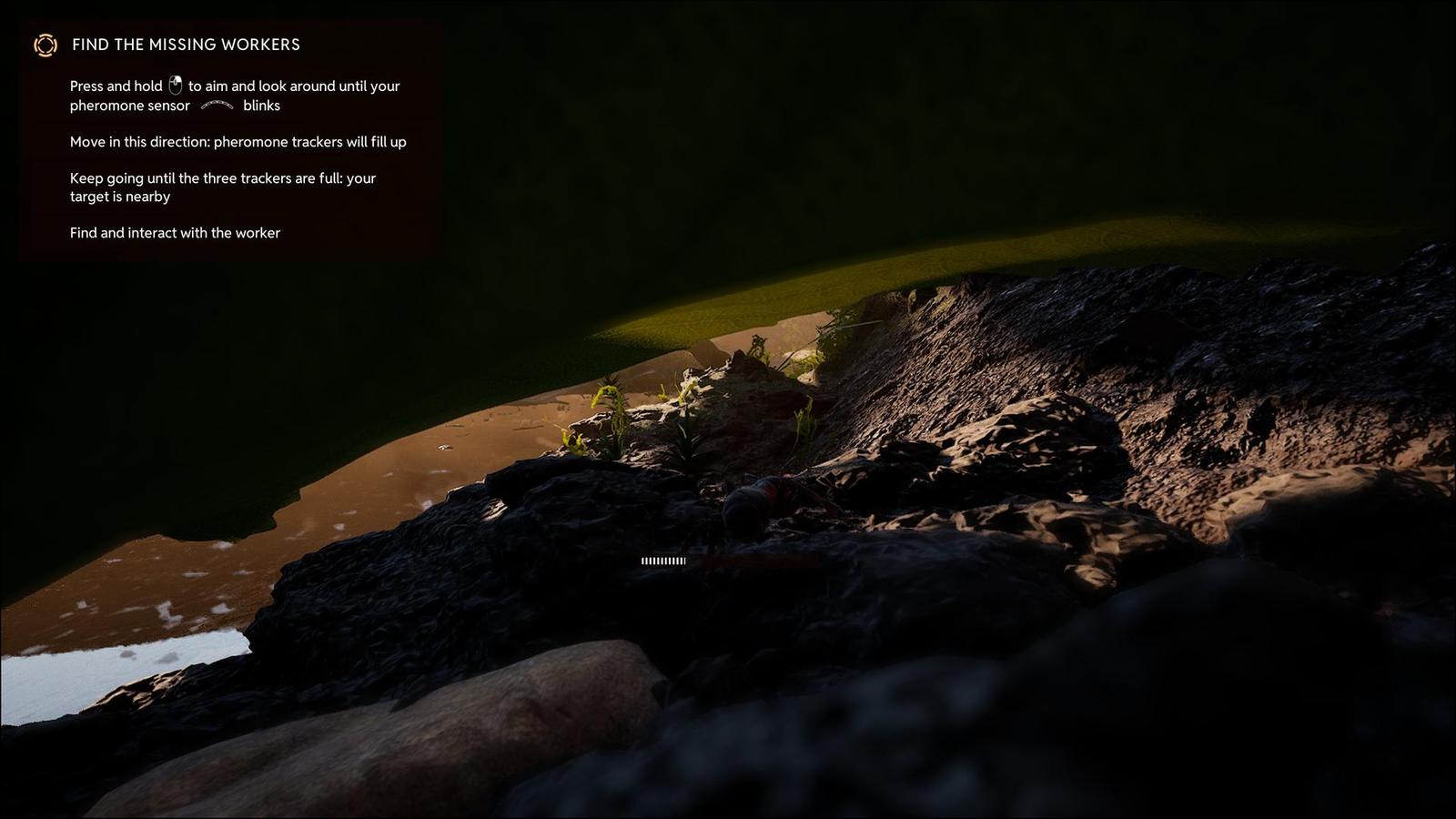
Task: Click the Find and interact with the worker objective
Action: [x=176, y=233]
